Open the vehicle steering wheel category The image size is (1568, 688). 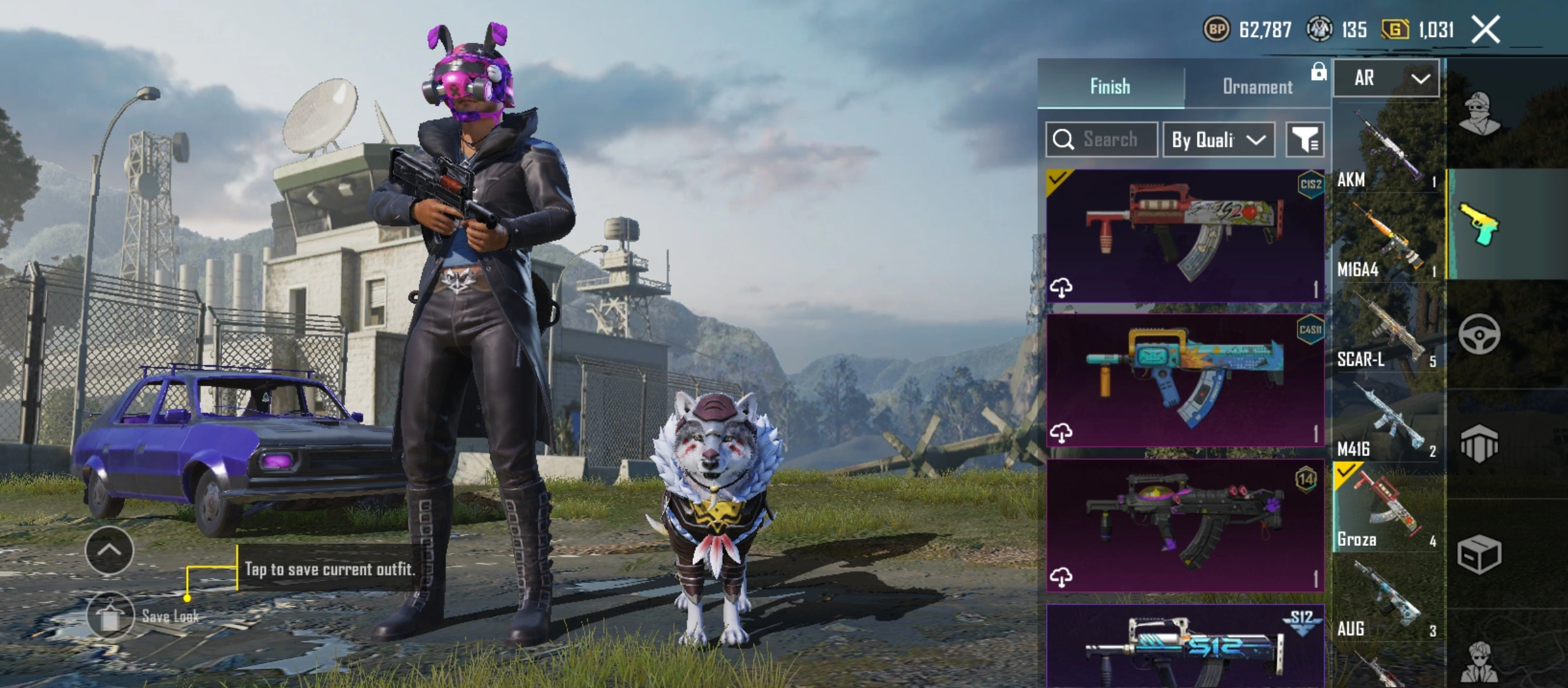pos(1479,334)
